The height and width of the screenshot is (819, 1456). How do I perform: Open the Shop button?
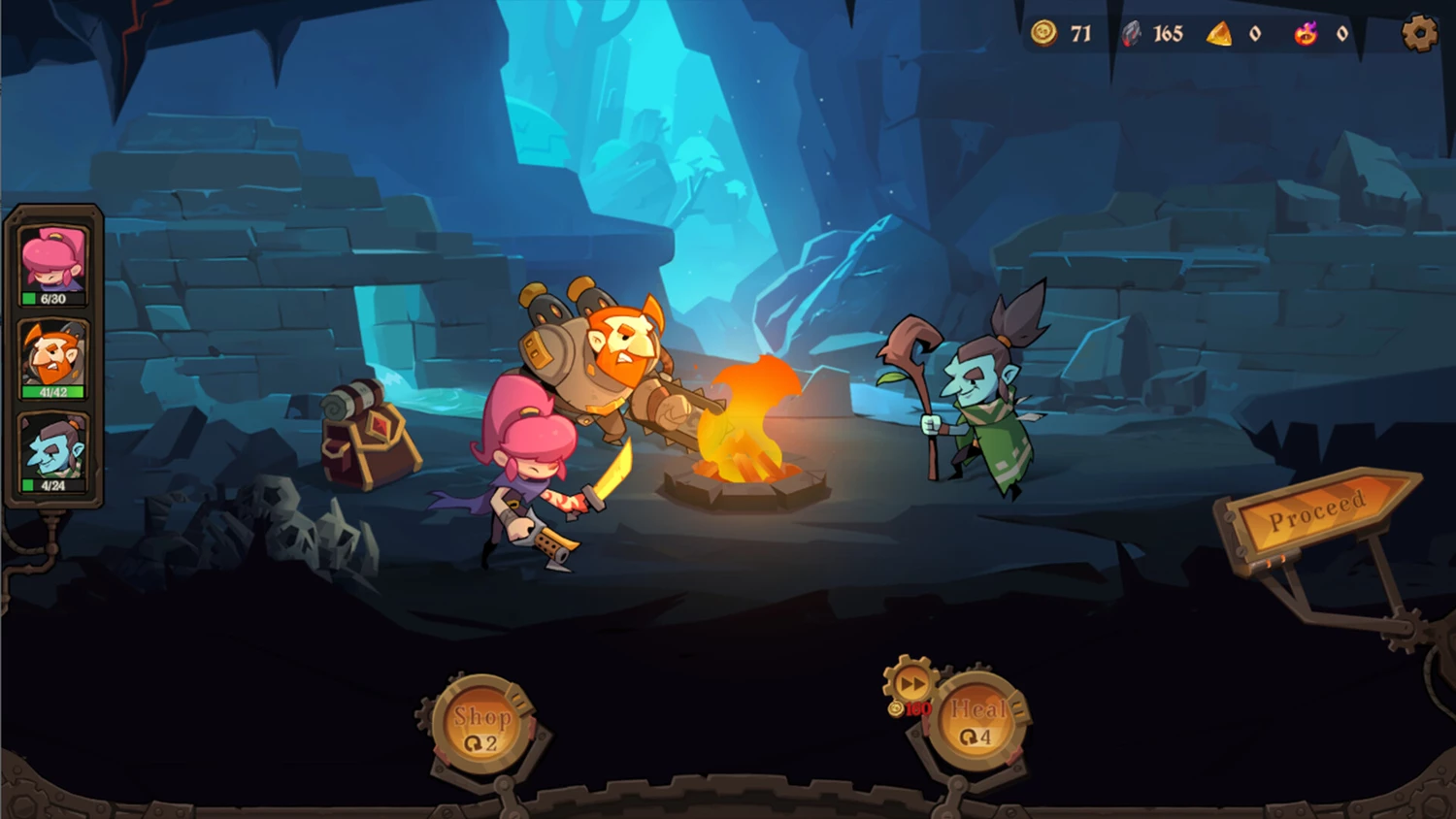click(x=481, y=726)
